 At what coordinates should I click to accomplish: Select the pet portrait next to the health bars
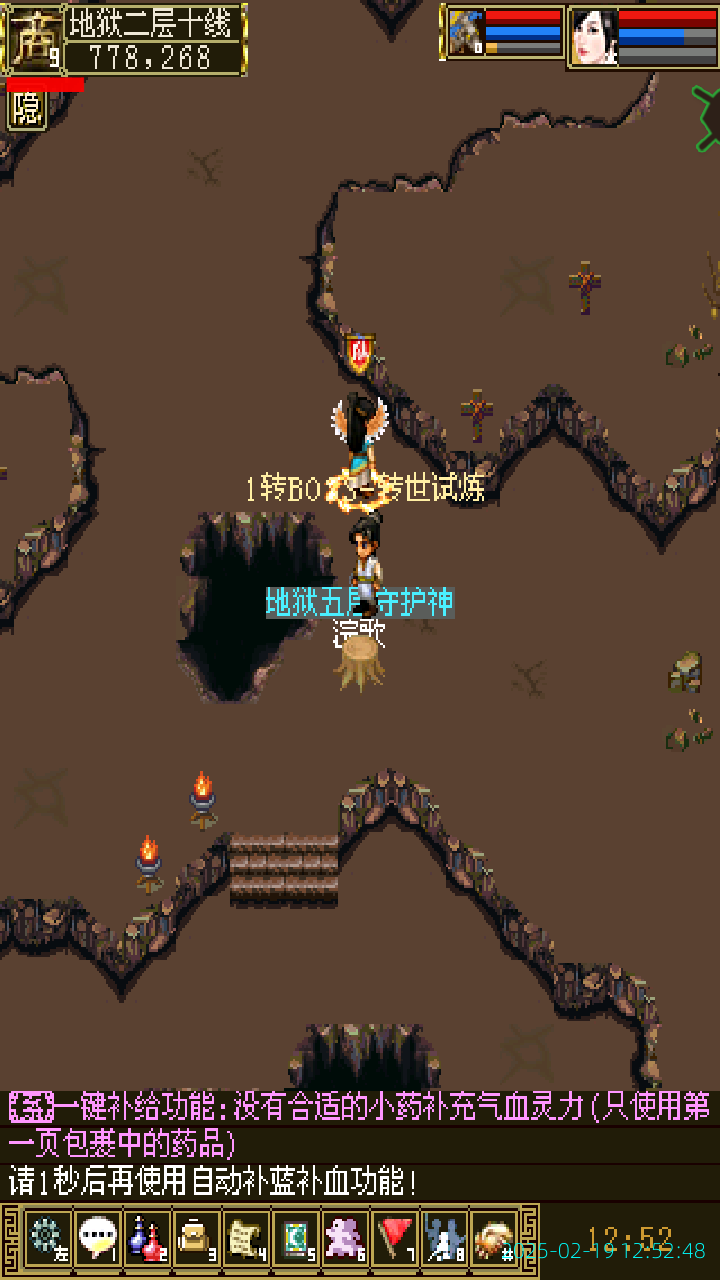click(x=465, y=33)
